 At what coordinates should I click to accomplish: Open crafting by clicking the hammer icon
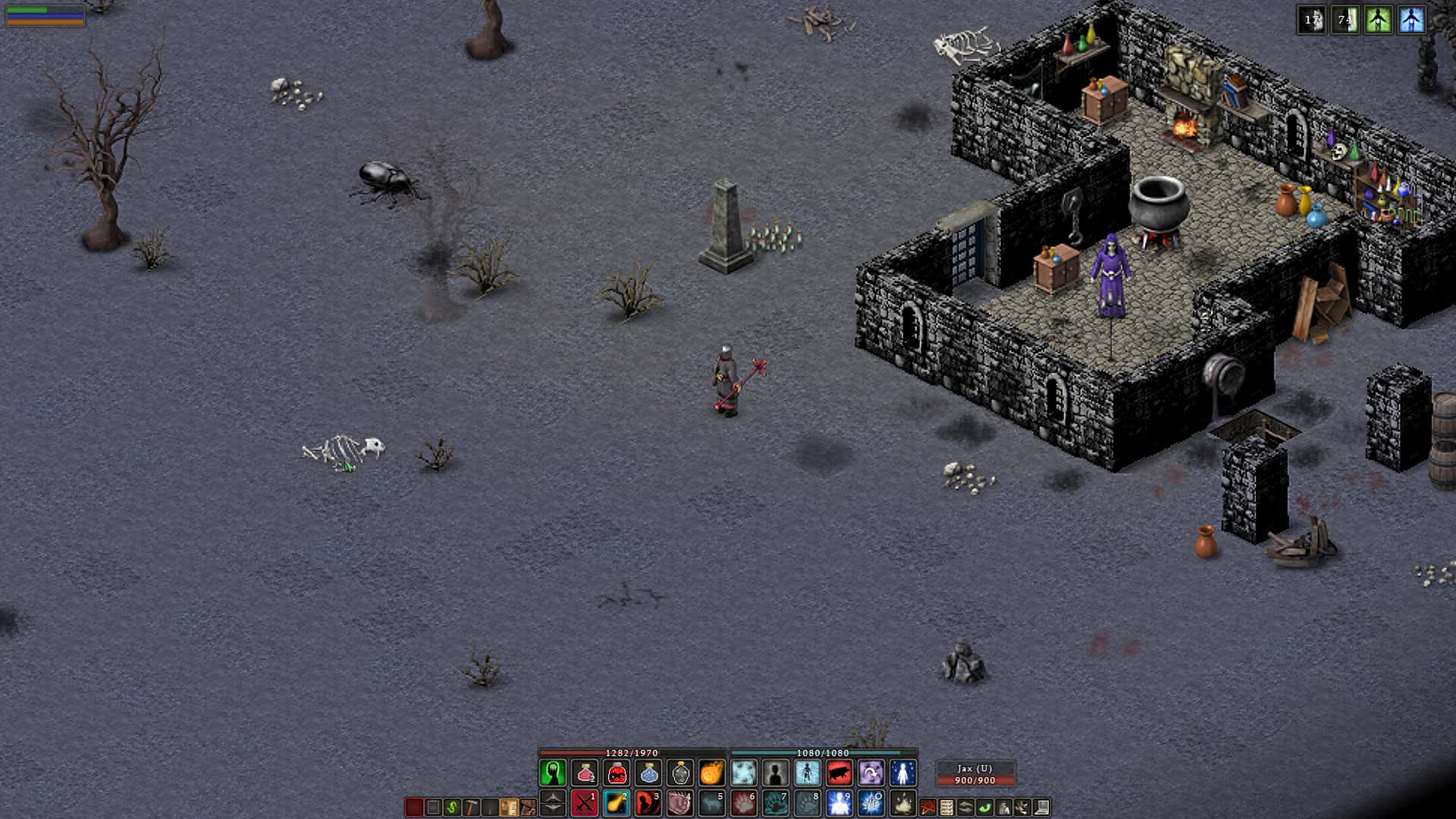472,807
